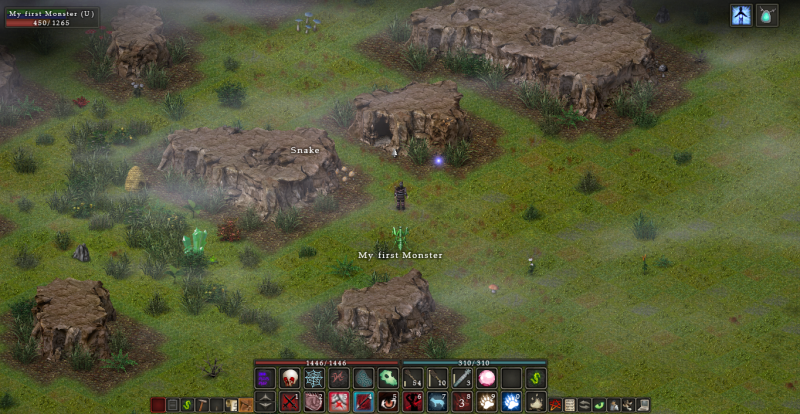This screenshot has width=800, height=414.
Task: Click the green serpent hotbar slot
Action: (x=536, y=379)
